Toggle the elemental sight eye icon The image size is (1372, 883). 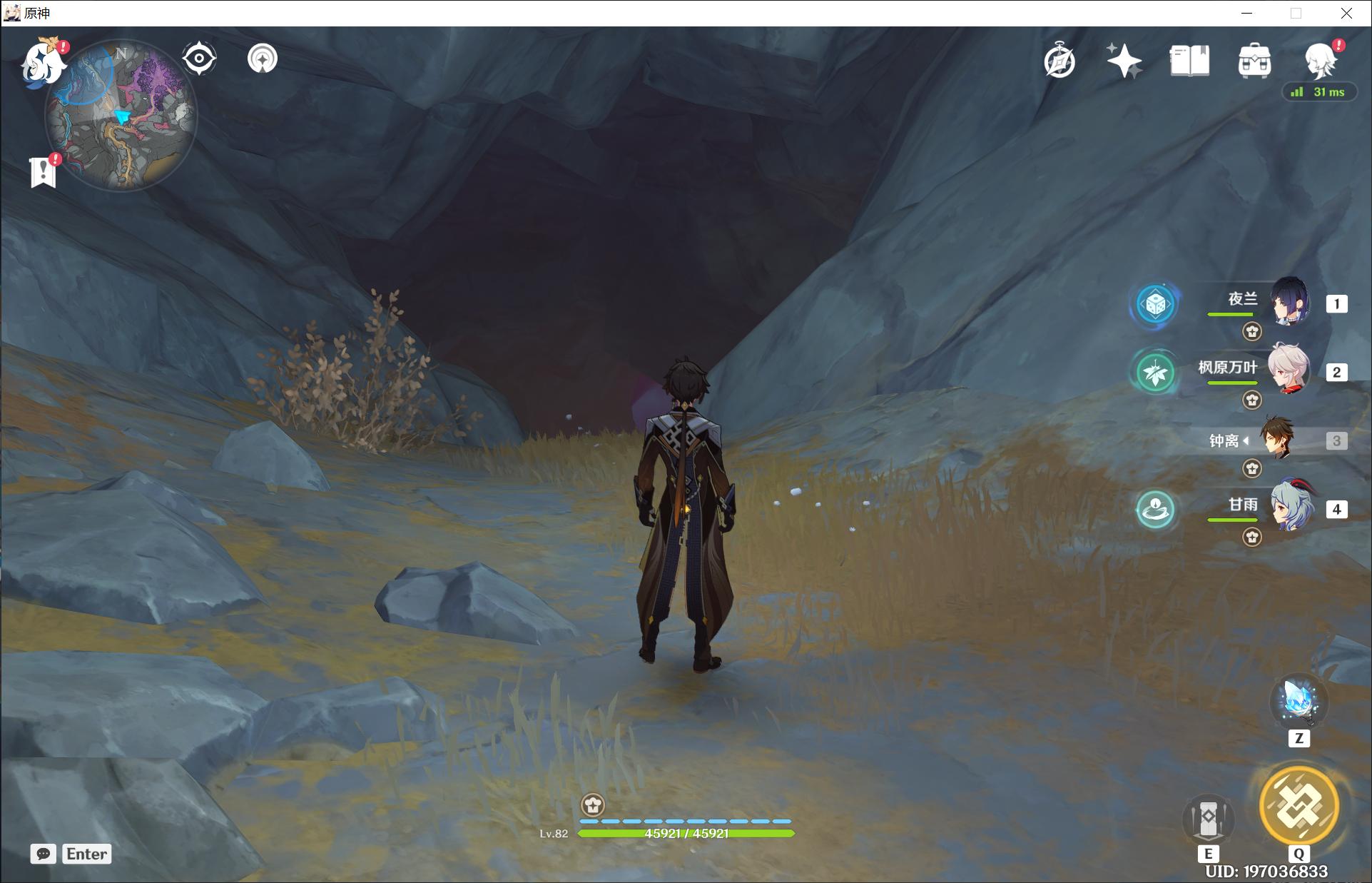click(199, 59)
